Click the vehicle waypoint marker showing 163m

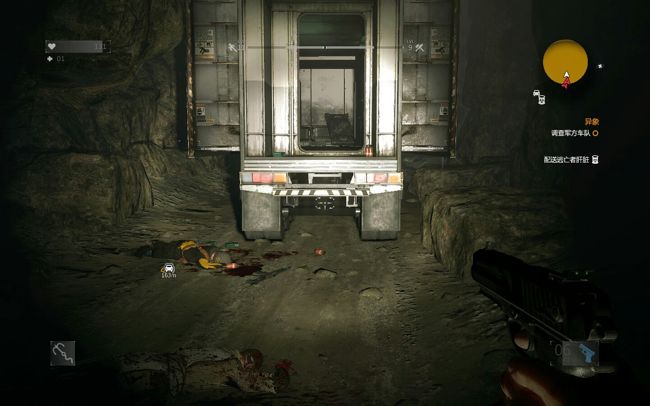[168, 268]
